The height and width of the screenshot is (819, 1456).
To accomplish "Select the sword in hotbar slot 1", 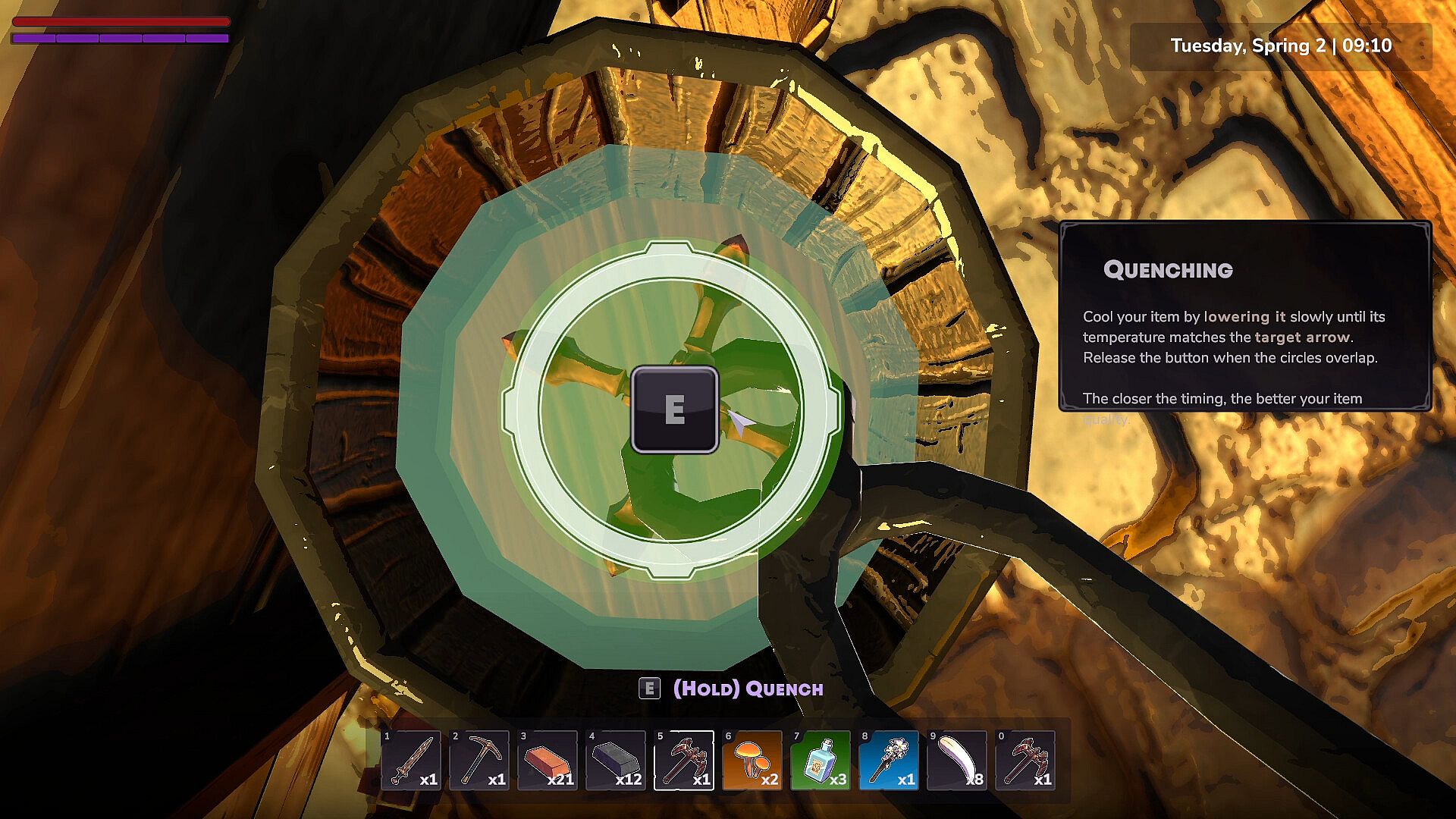I will click(x=410, y=760).
